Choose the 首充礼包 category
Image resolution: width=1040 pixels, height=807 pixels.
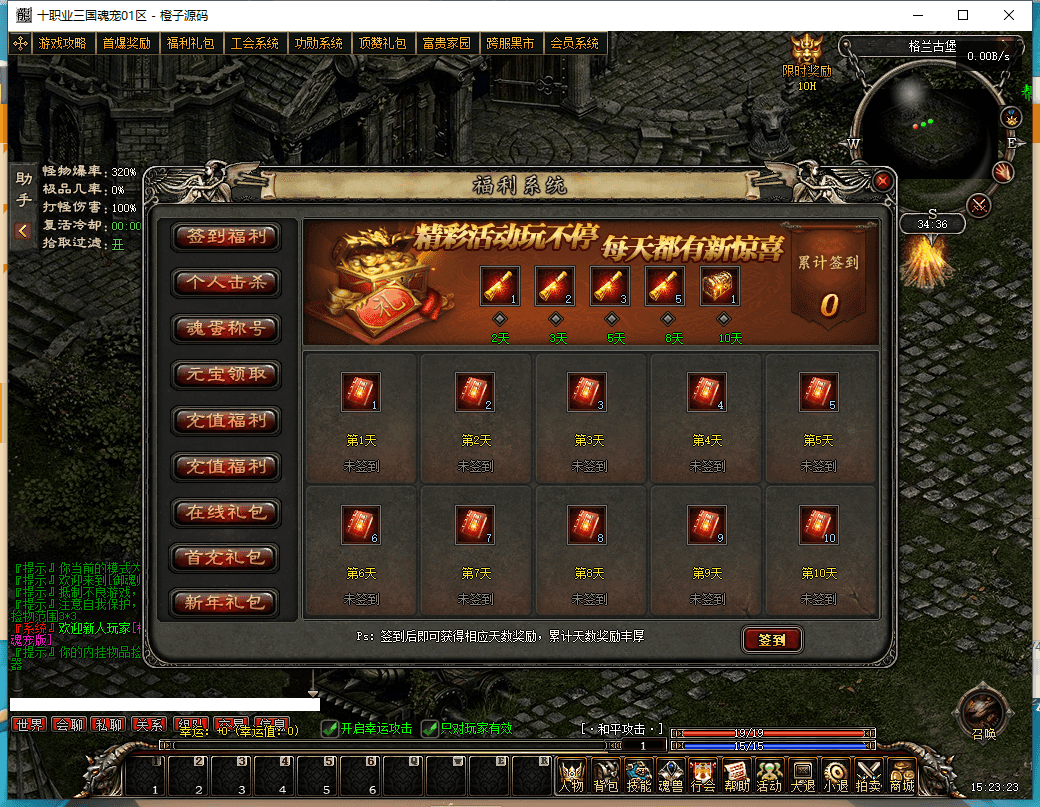tap(226, 558)
